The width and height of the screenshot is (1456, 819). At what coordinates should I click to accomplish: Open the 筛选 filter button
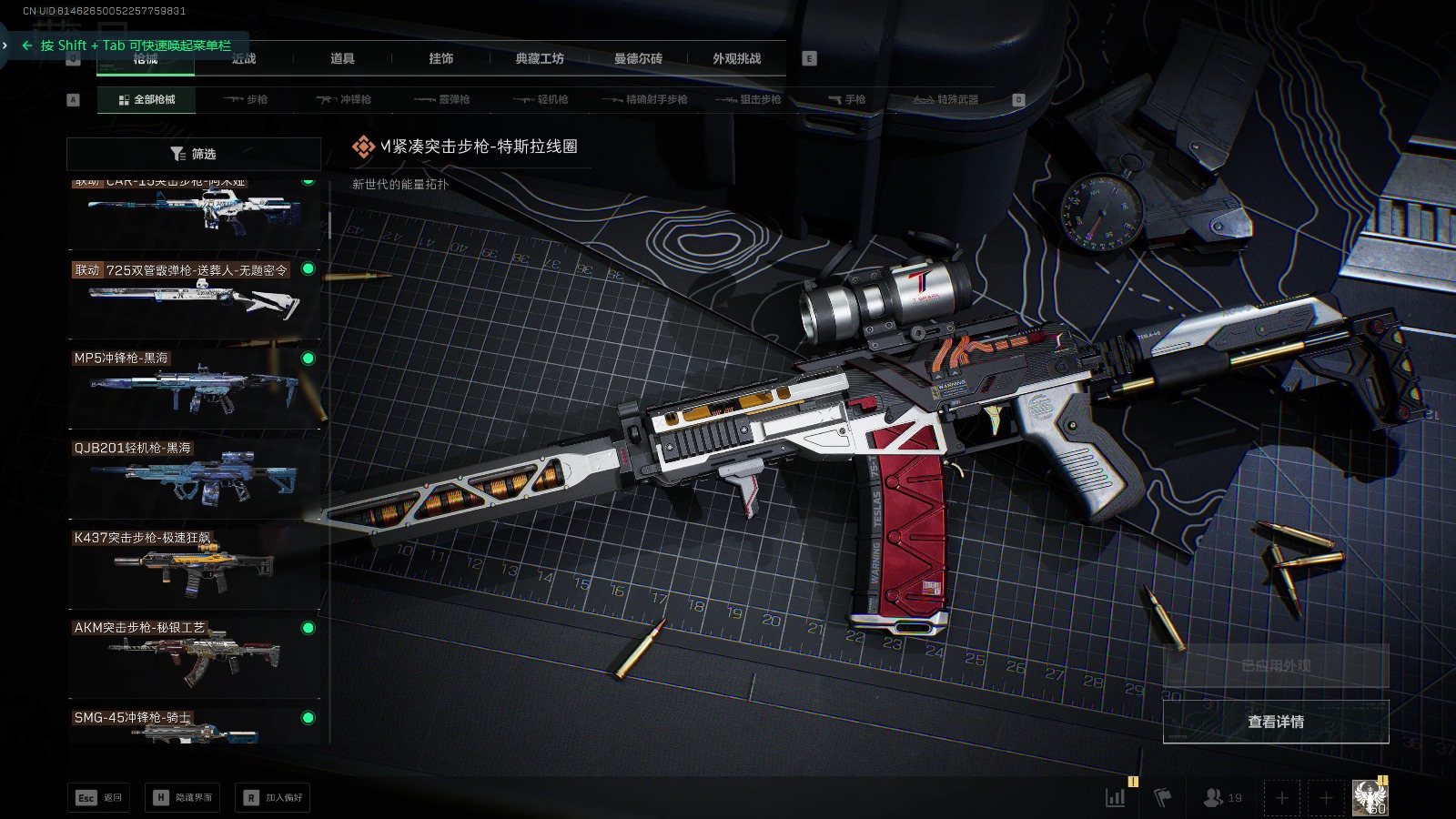[194, 154]
